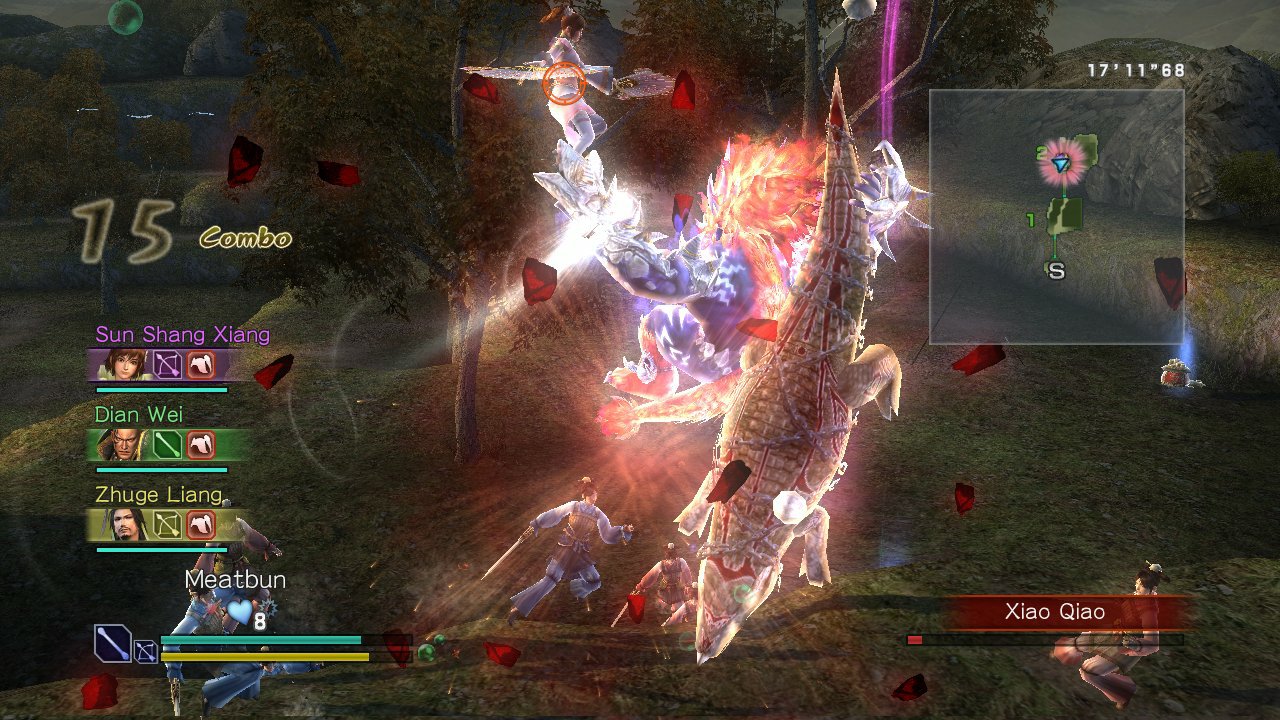Select Dian Wei's character portrait
This screenshot has height=720, width=1280.
pos(123,445)
